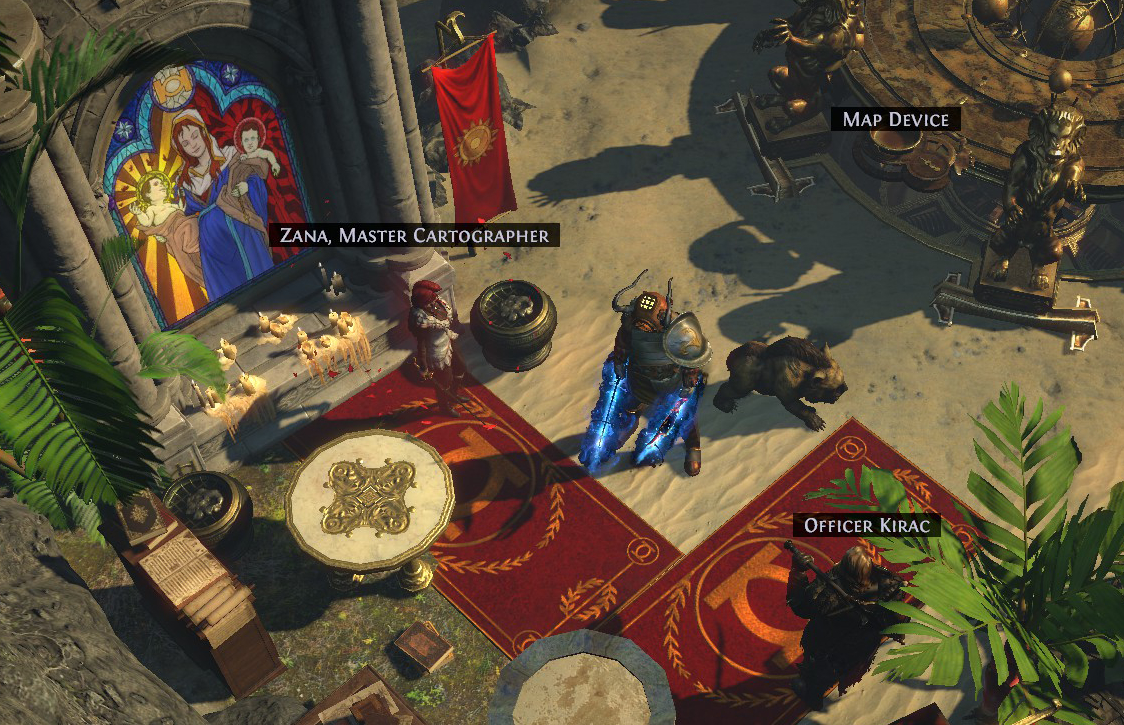The image size is (1124, 725).
Task: Click the Zana, Master Cartographer nameplate
Action: click(415, 236)
